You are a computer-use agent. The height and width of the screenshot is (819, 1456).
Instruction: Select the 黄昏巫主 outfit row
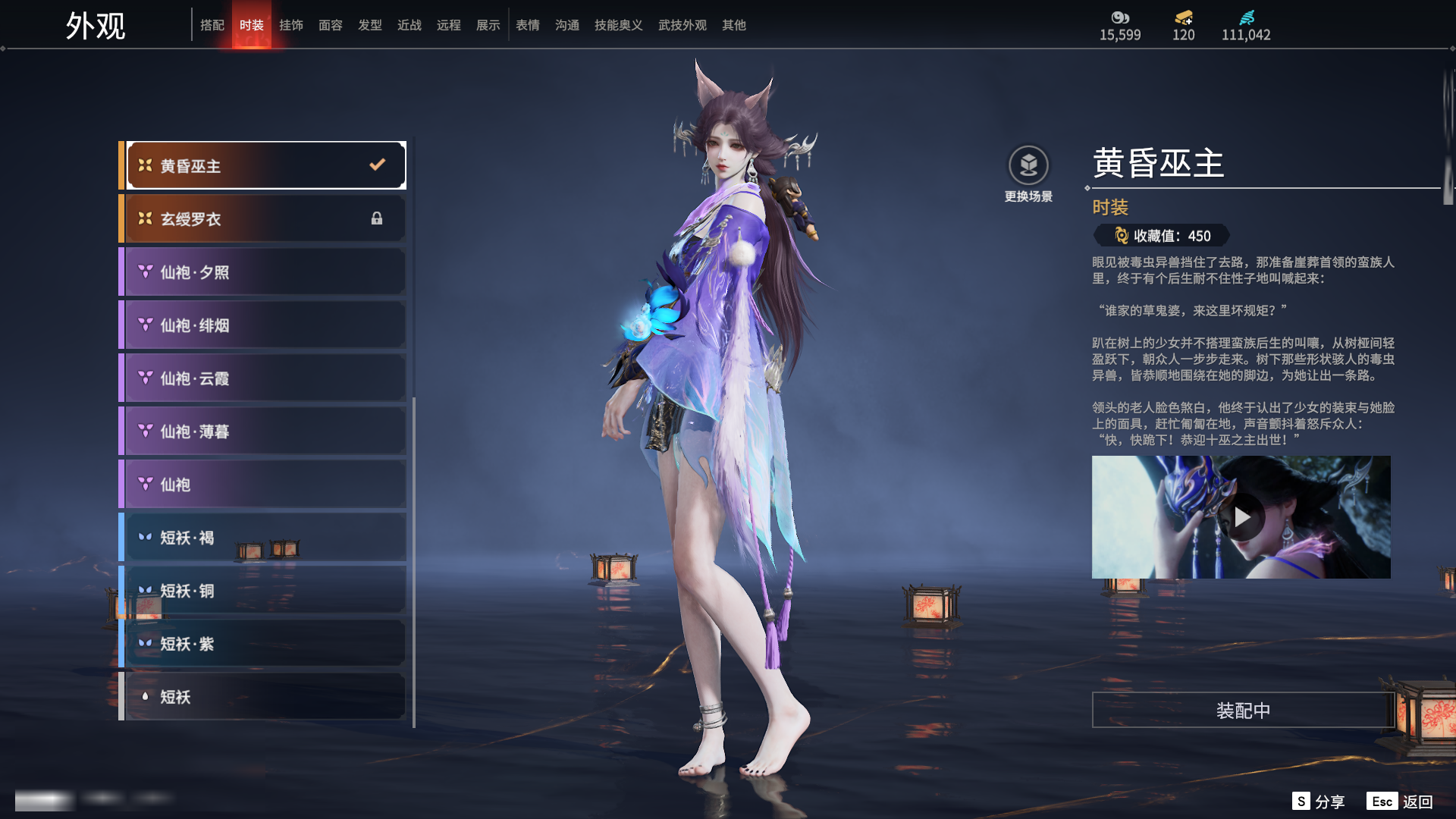pos(265,165)
